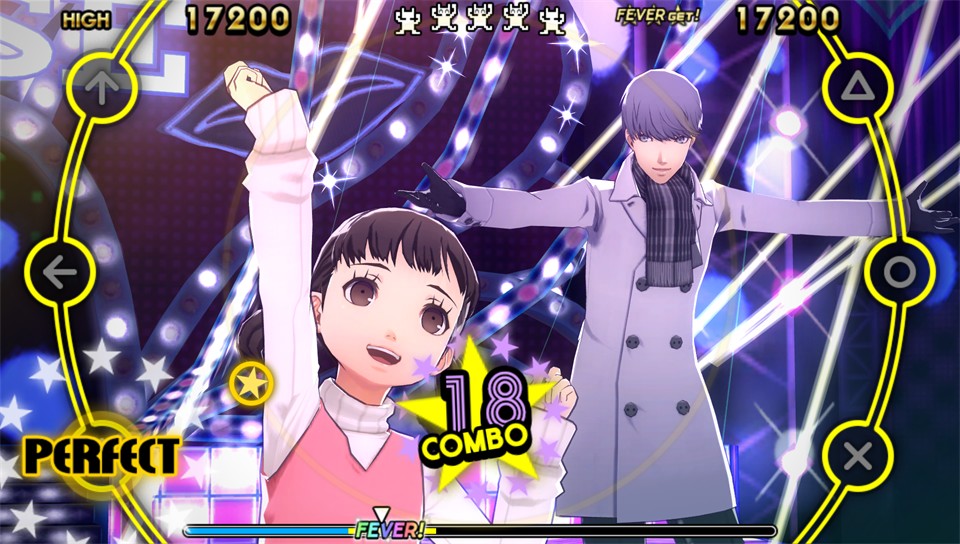The image size is (960, 544).
Task: Tap the cross target ring
Action: [857, 455]
